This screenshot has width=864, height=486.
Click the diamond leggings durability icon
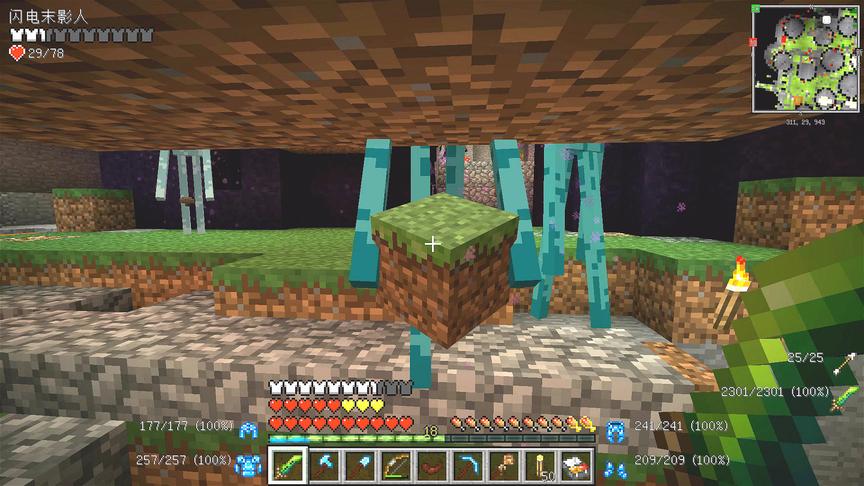tap(616, 428)
